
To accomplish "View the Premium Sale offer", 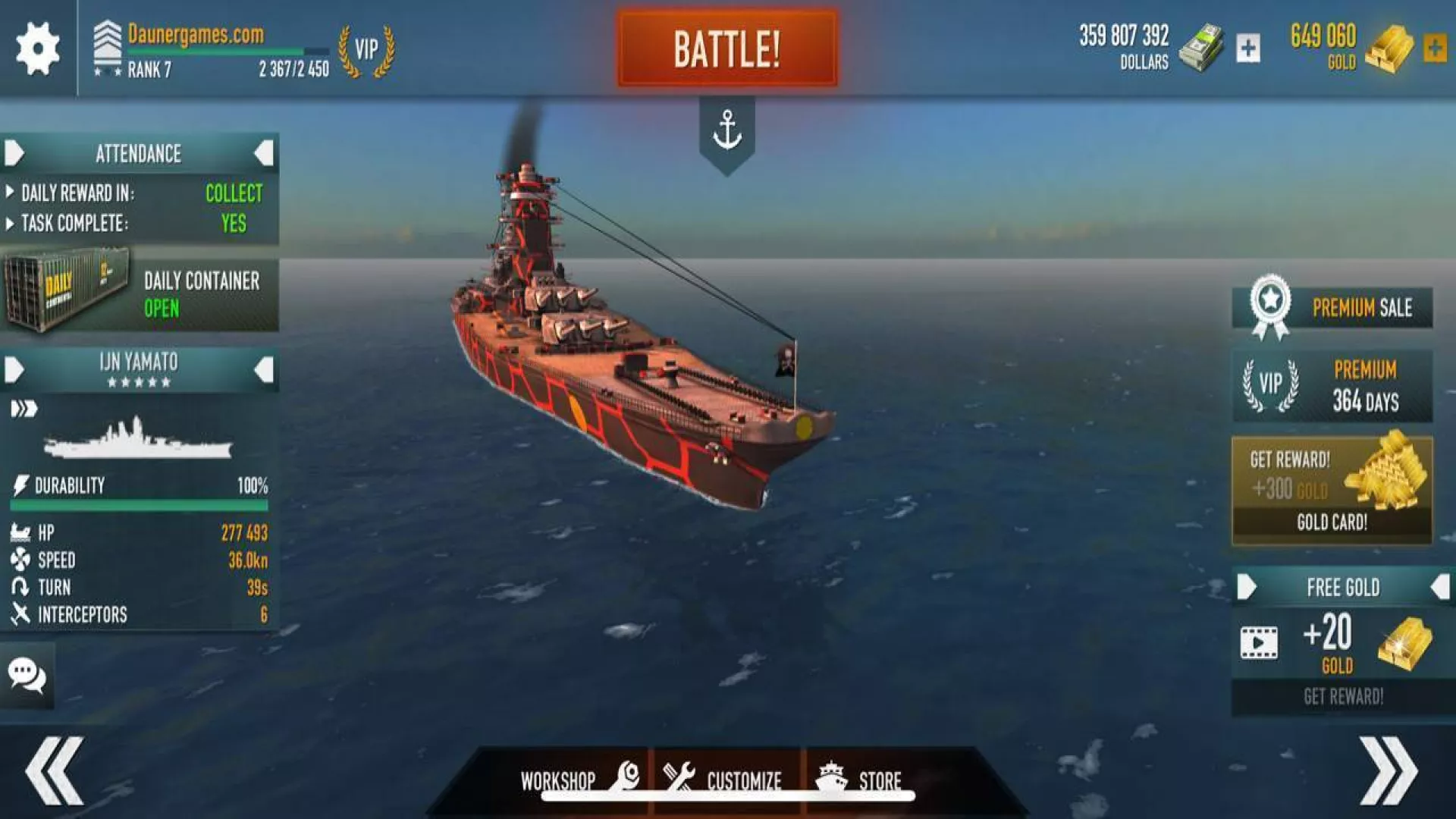I will pyautogui.click(x=1332, y=308).
